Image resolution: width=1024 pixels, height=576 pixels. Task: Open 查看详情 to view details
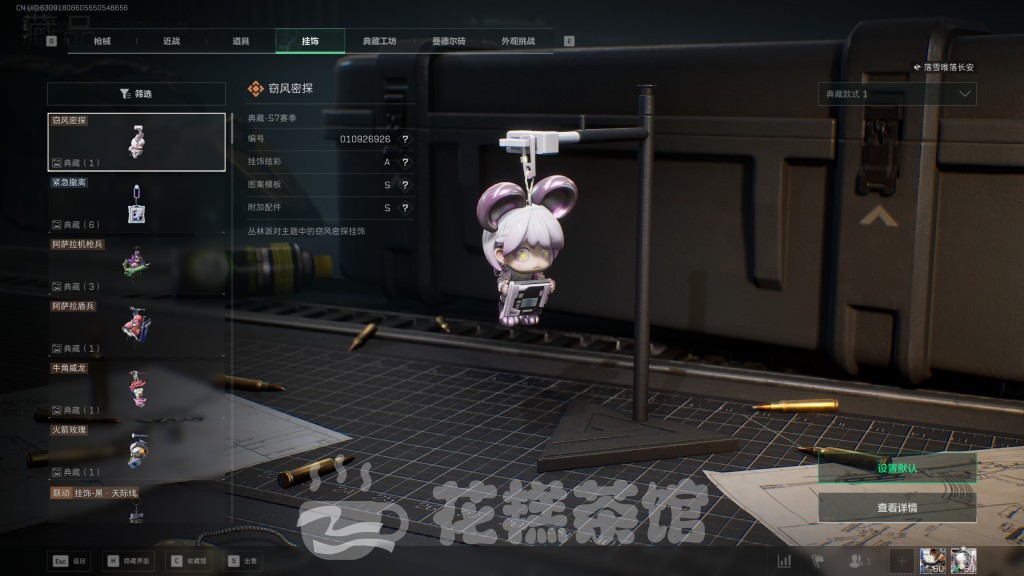point(897,507)
